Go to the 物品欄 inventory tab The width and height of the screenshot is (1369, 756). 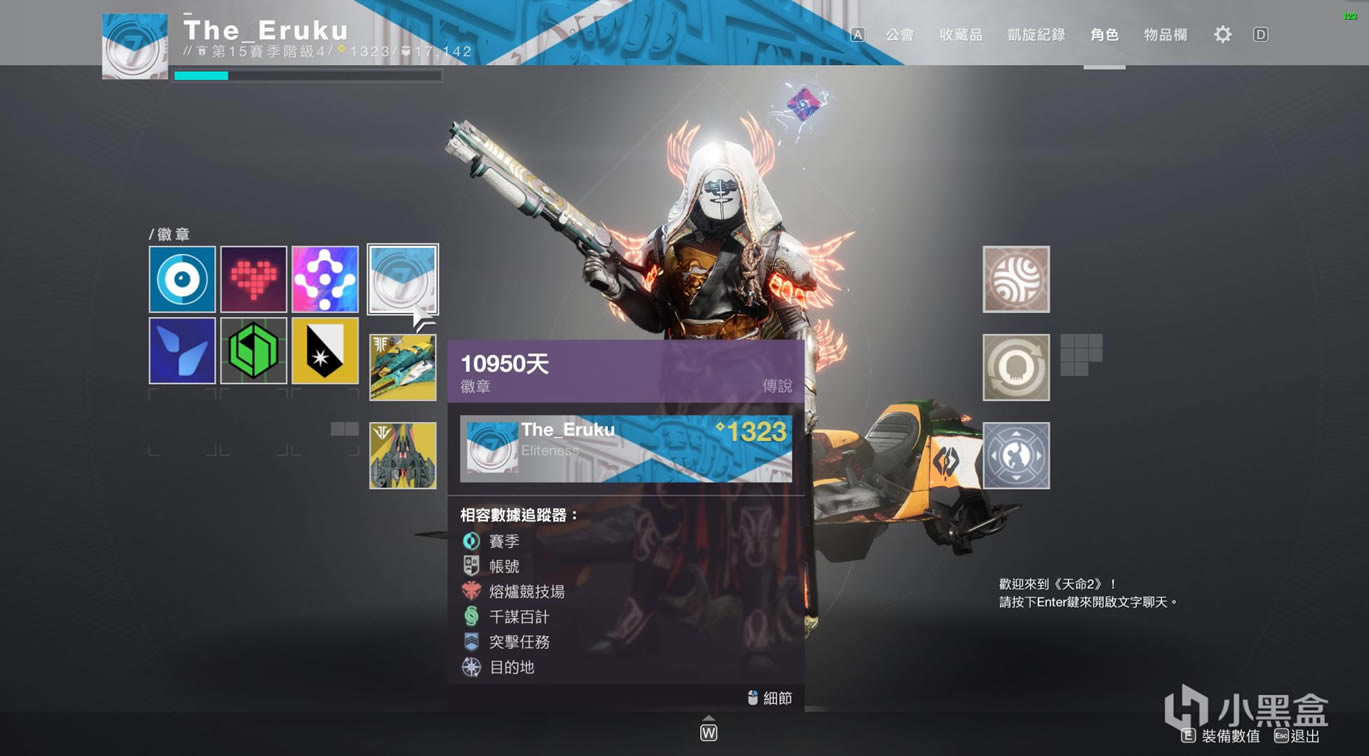1165,35
